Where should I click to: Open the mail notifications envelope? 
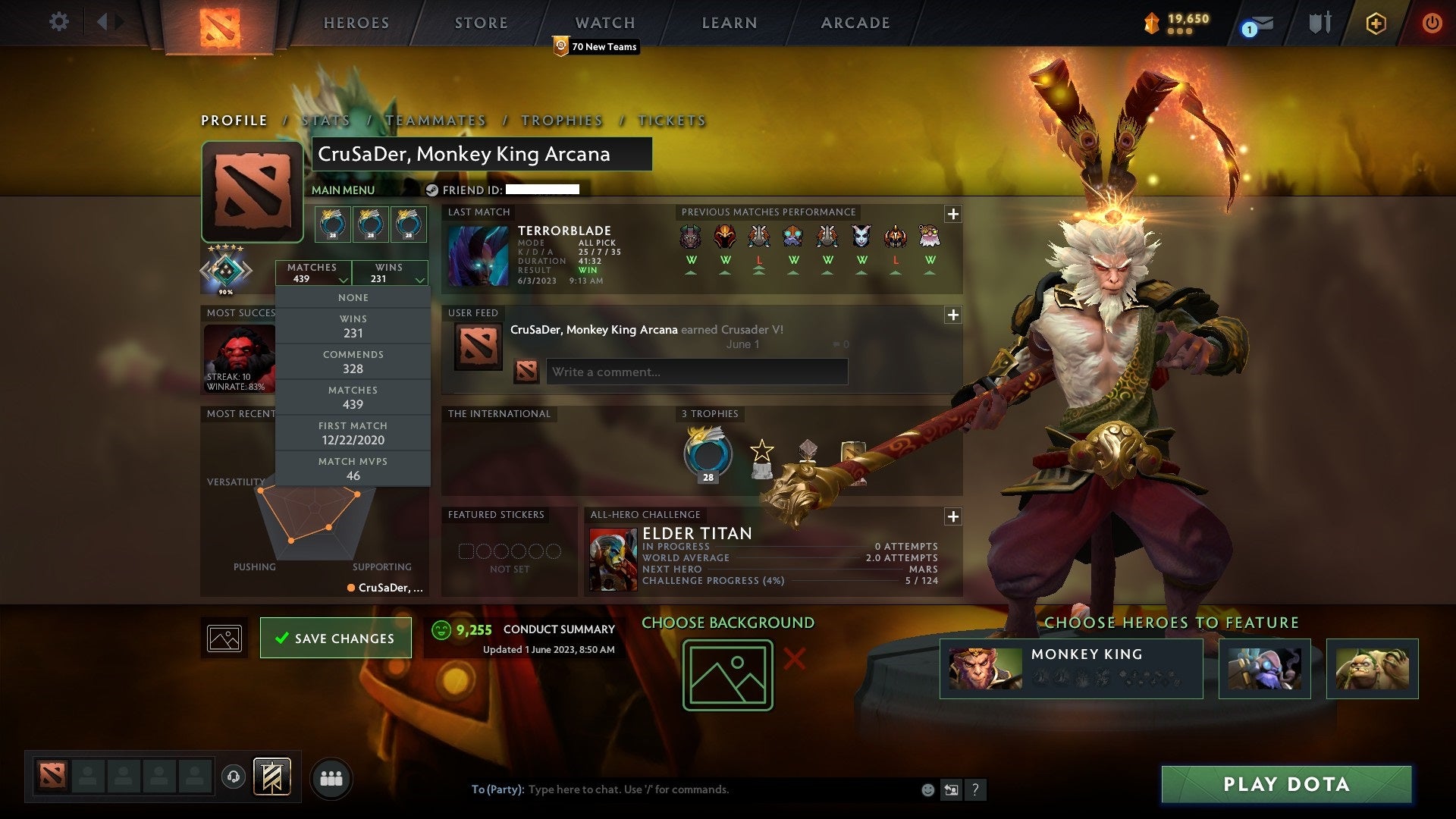[1255, 25]
